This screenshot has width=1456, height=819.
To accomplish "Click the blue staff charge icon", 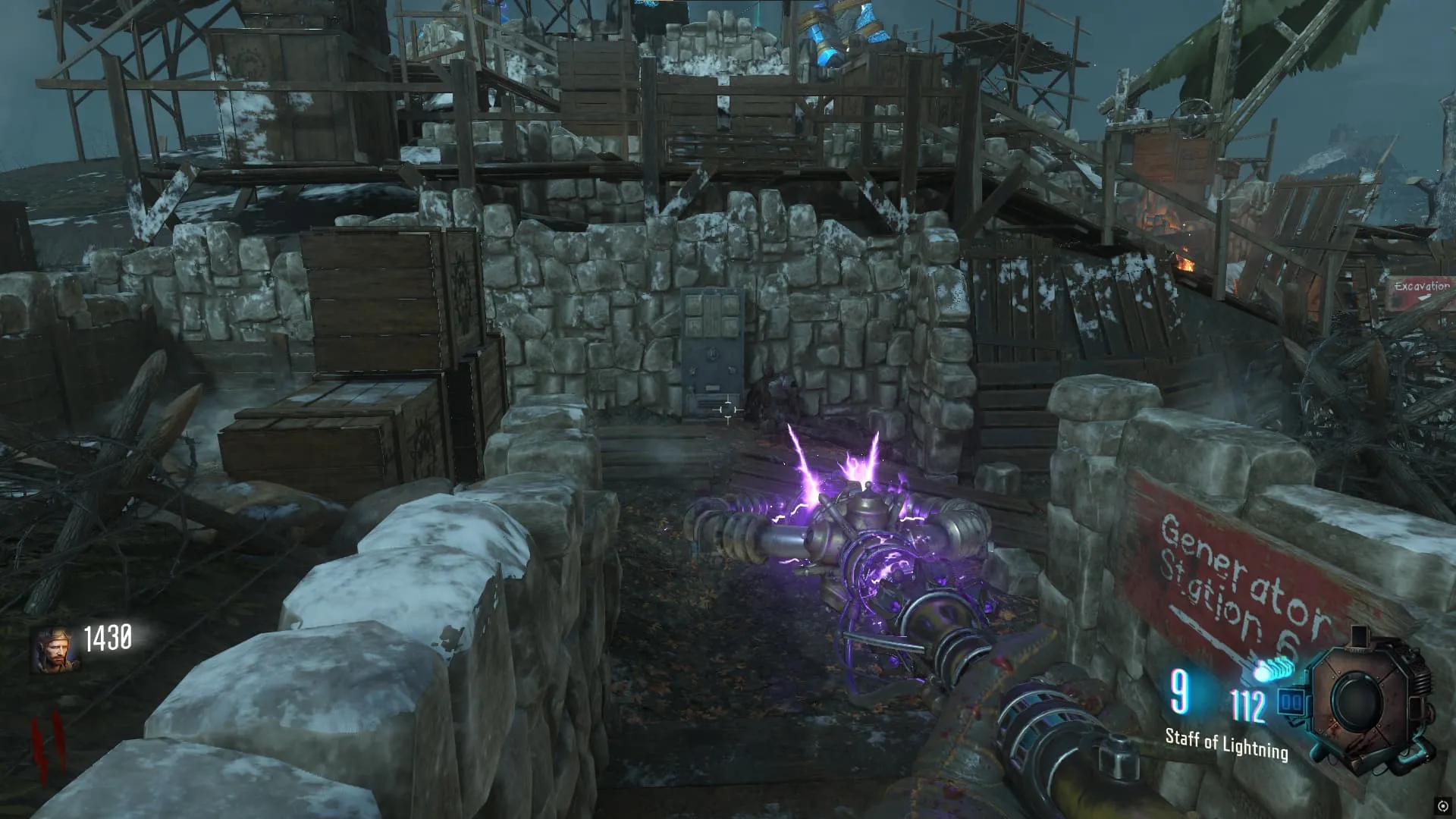I will [1273, 671].
